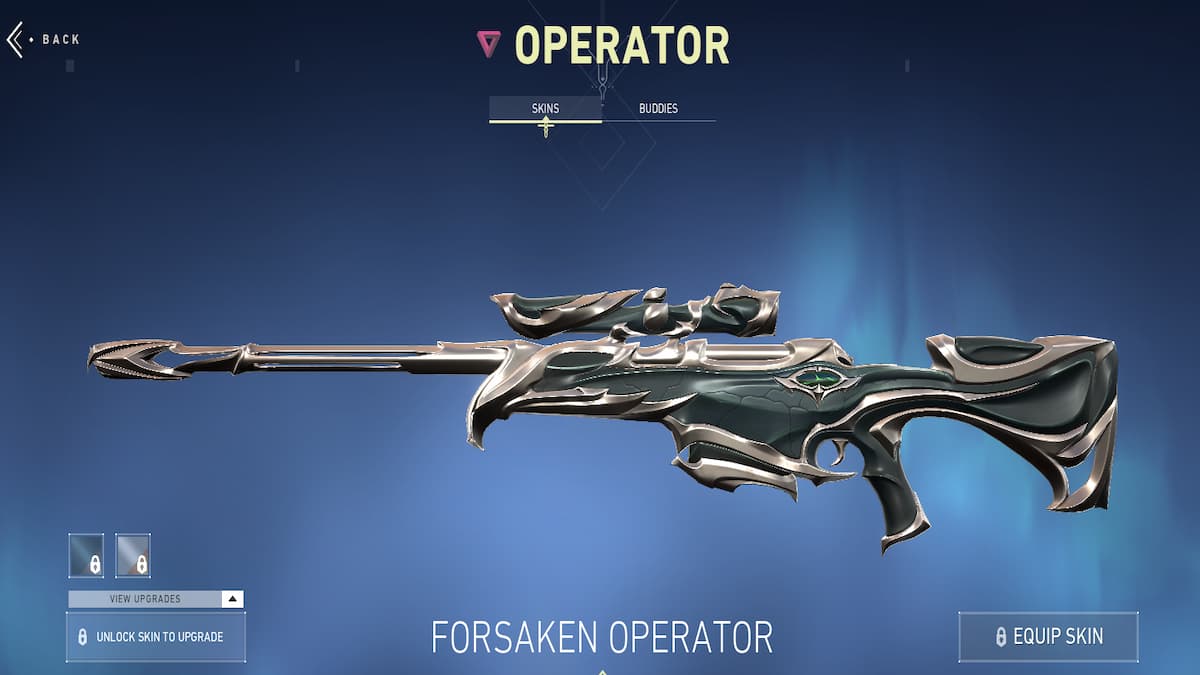Equip the Forsaken Operator skin

tap(1048, 636)
